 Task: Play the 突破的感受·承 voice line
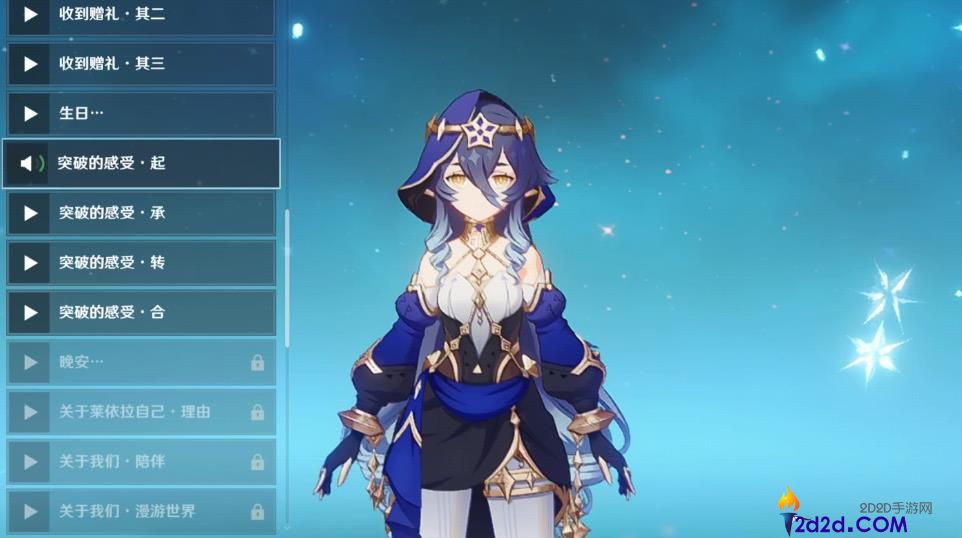click(x=30, y=213)
